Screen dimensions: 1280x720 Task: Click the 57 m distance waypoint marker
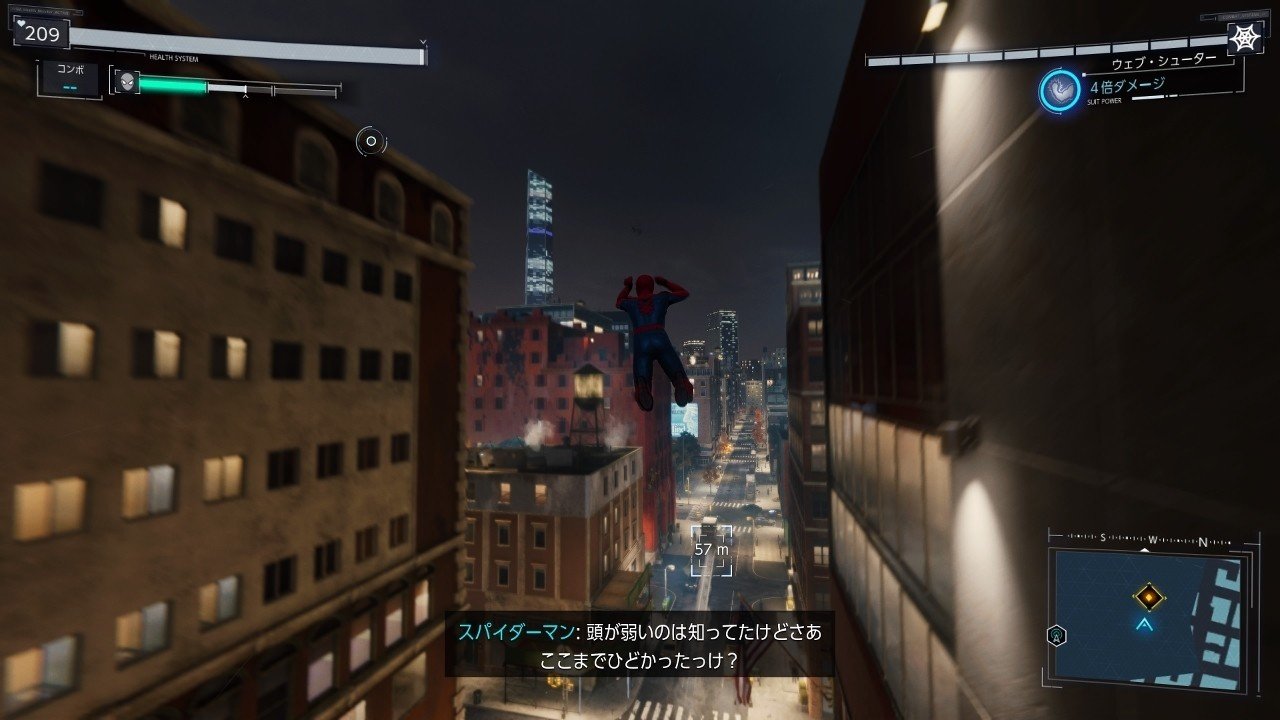(711, 548)
